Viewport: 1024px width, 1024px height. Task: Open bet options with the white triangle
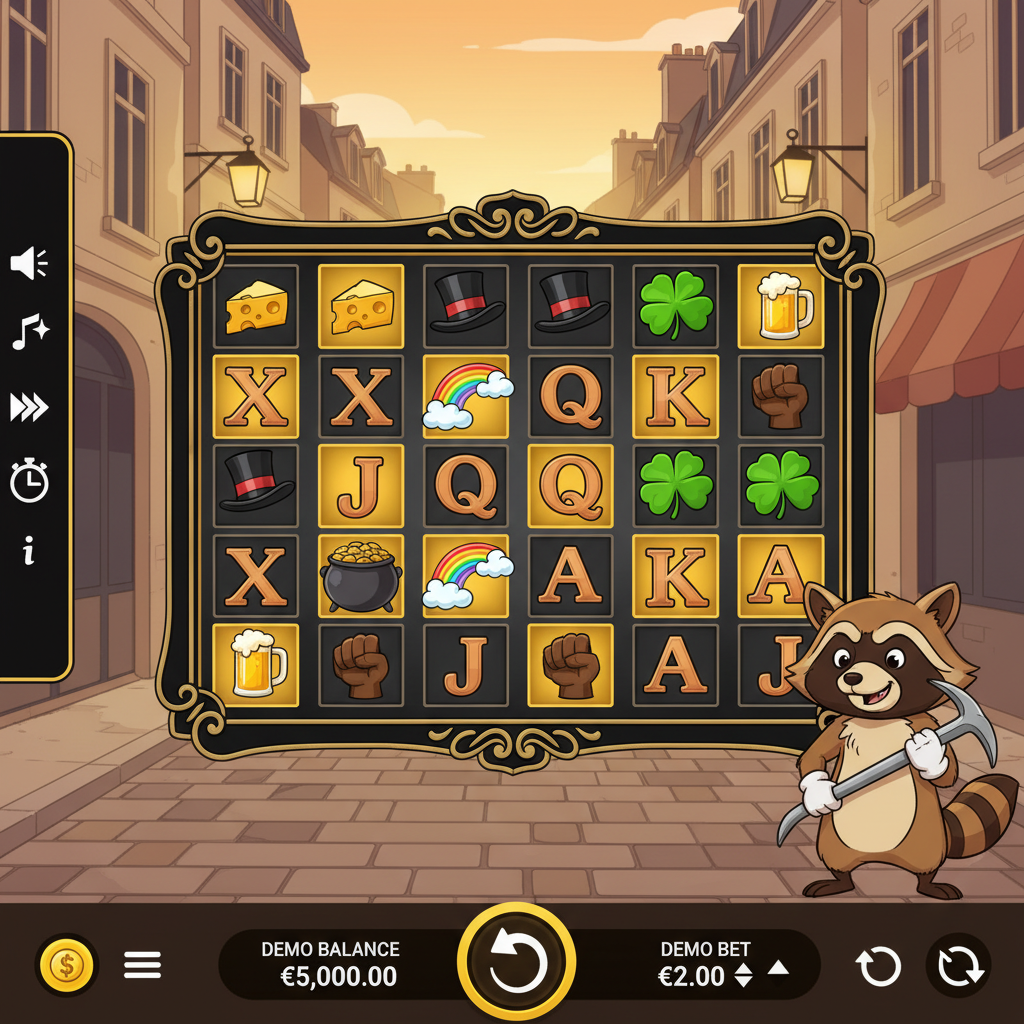778,967
